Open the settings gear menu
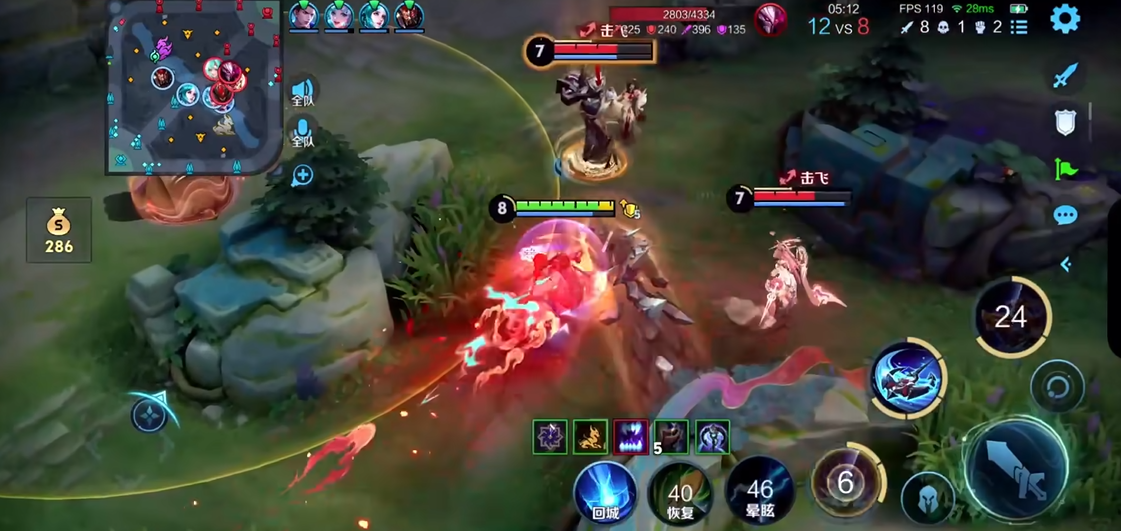Viewport: 1121px width, 531px height. 1066,19
